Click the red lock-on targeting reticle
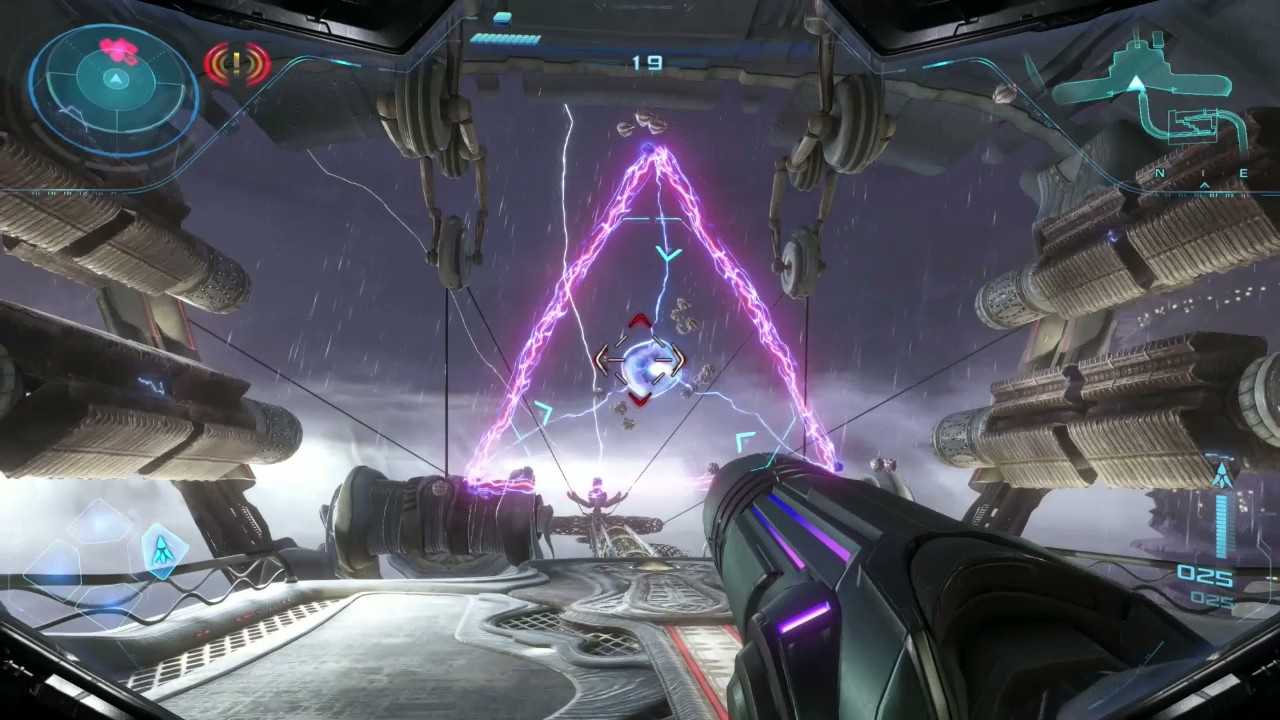 (640, 361)
